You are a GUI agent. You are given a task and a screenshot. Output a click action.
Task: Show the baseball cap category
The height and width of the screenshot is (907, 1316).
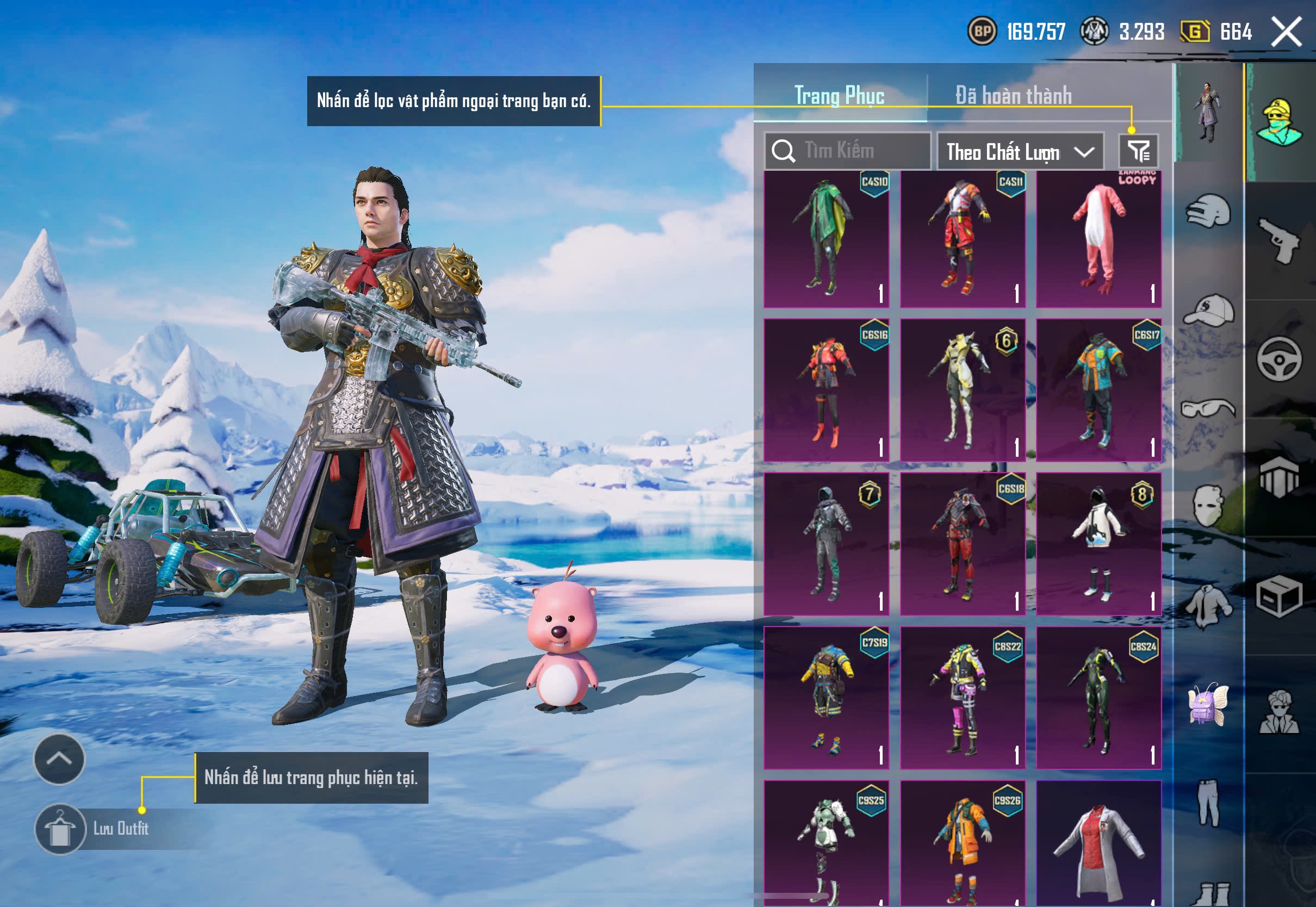click(1209, 310)
